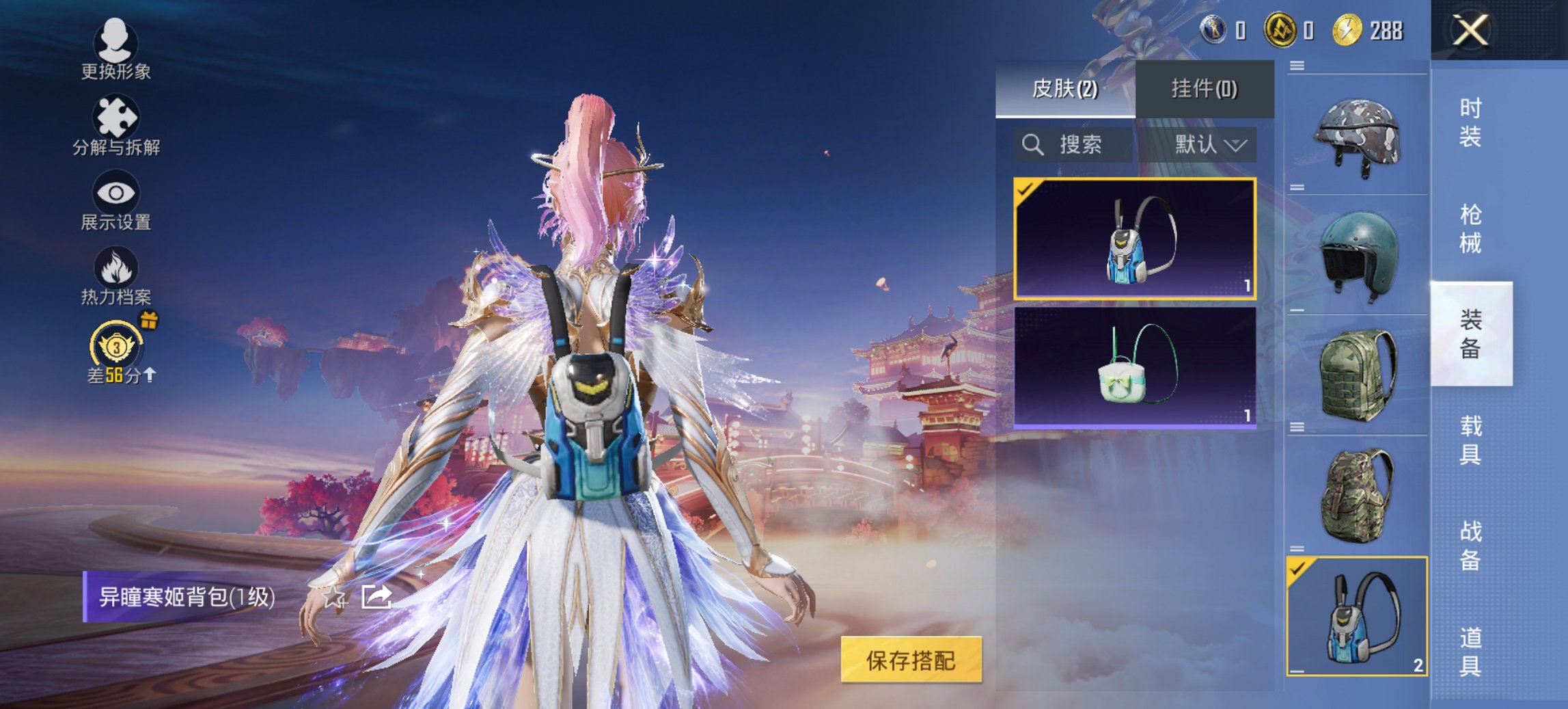View the 热力档案 heat profile
Viewport: 1568px width, 709px height.
click(115, 273)
